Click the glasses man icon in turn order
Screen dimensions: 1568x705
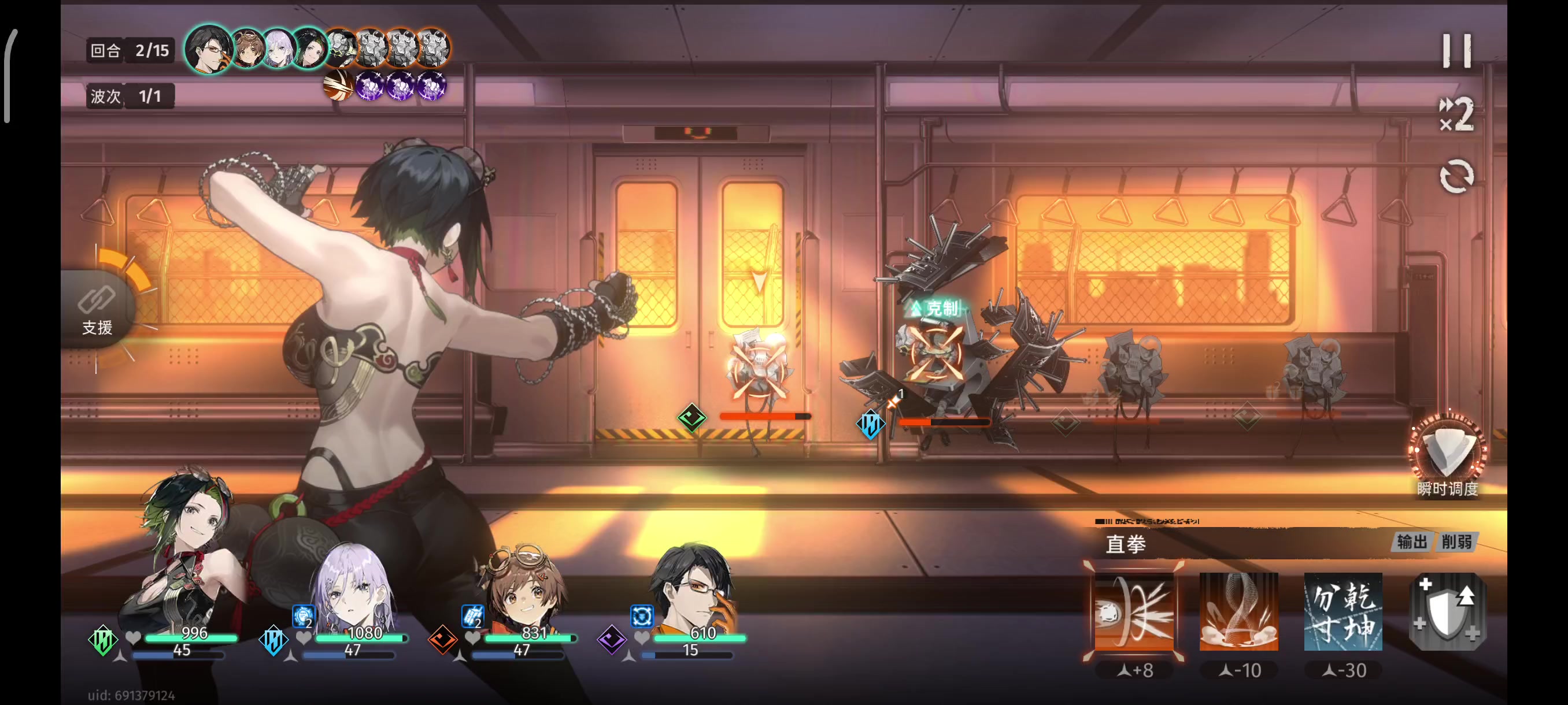(208, 49)
